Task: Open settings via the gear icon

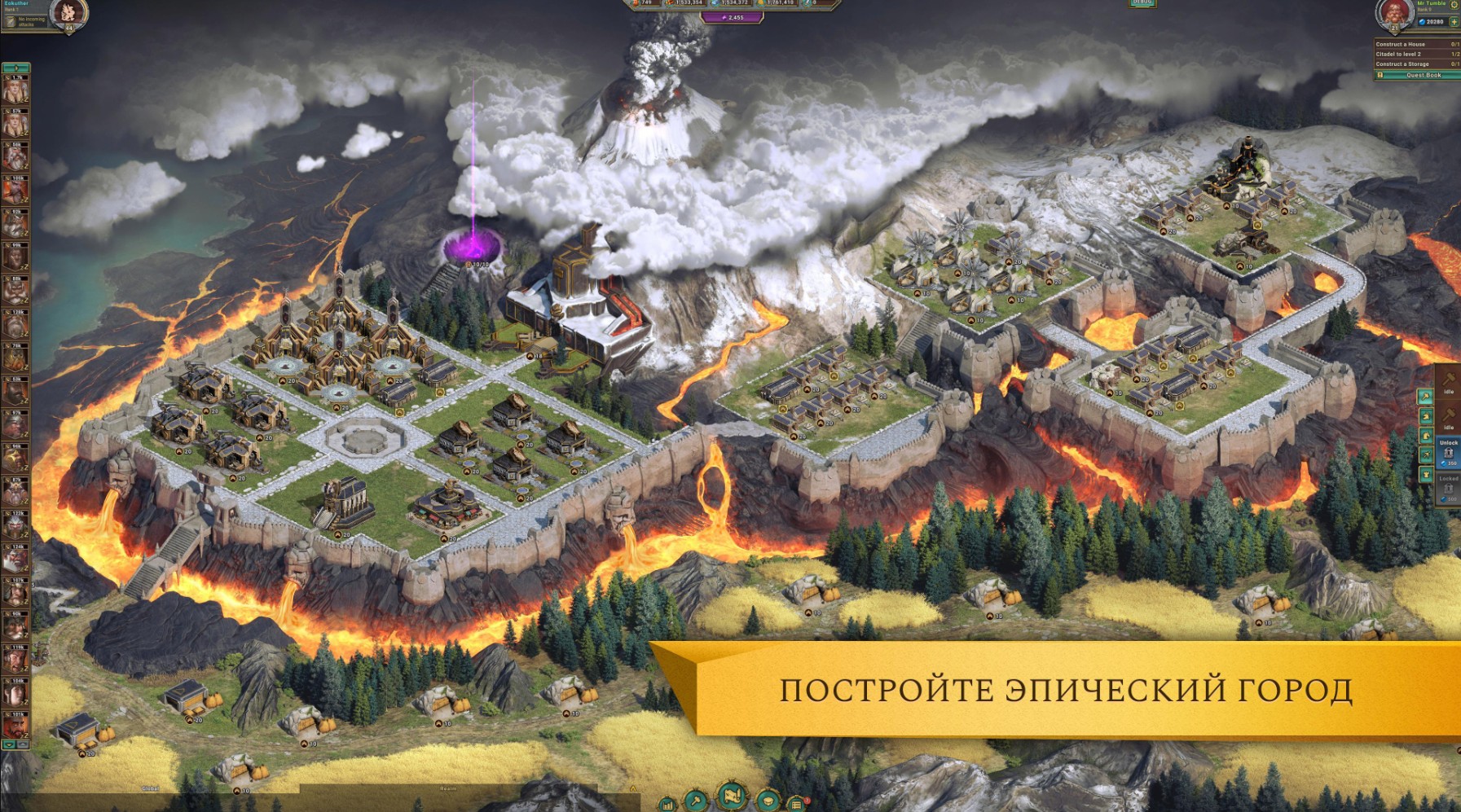Action: (x=1454, y=6)
